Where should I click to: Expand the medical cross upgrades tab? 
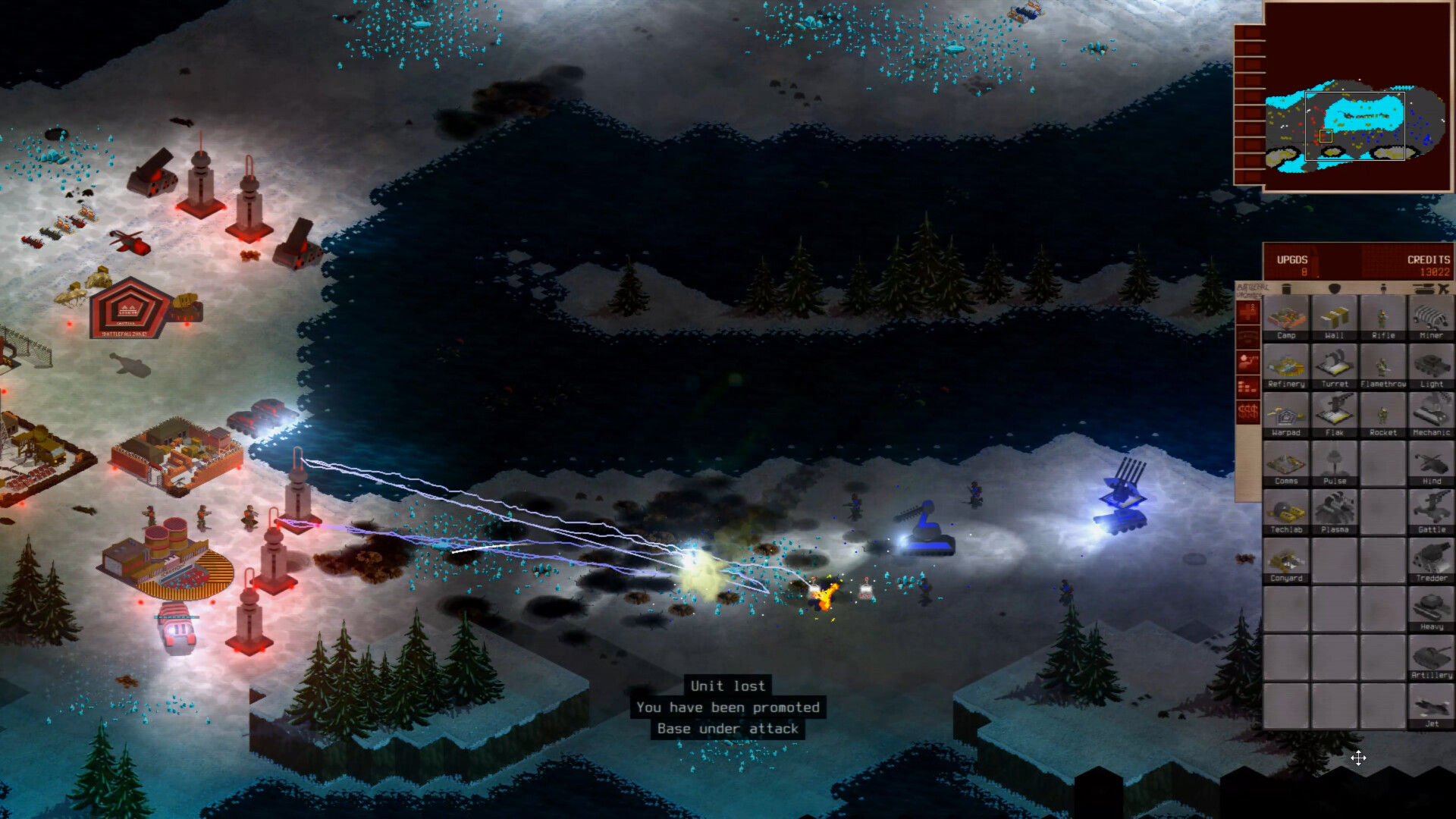click(1247, 312)
